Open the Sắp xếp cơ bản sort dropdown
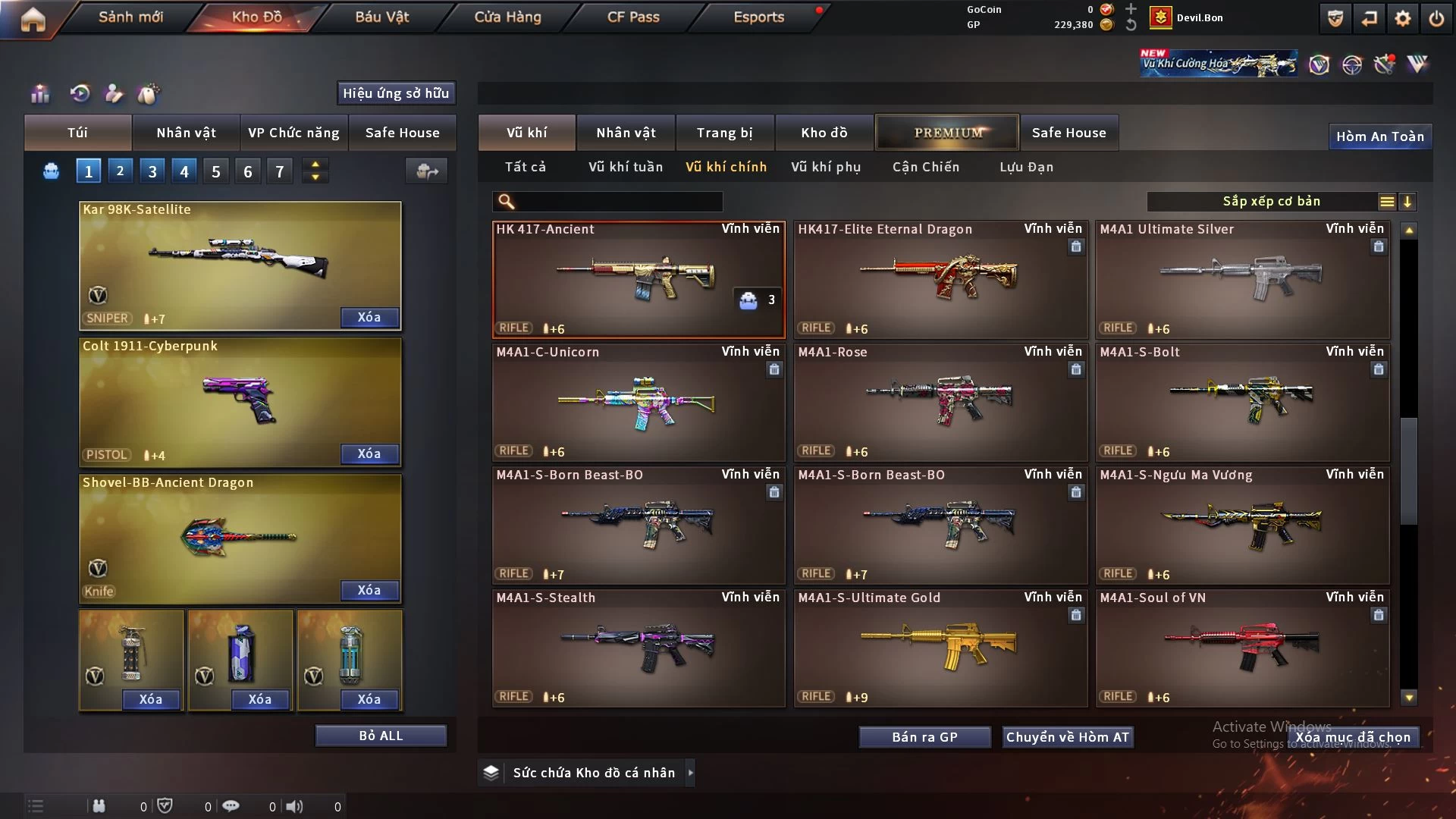This screenshot has width=1456, height=819. coord(1271,201)
